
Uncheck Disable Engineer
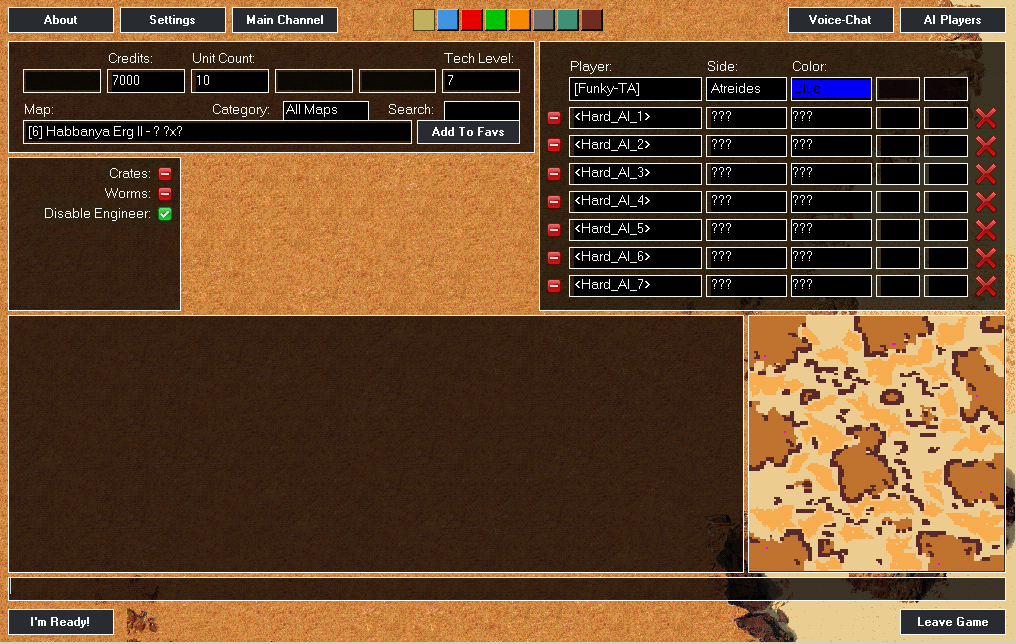tap(165, 214)
